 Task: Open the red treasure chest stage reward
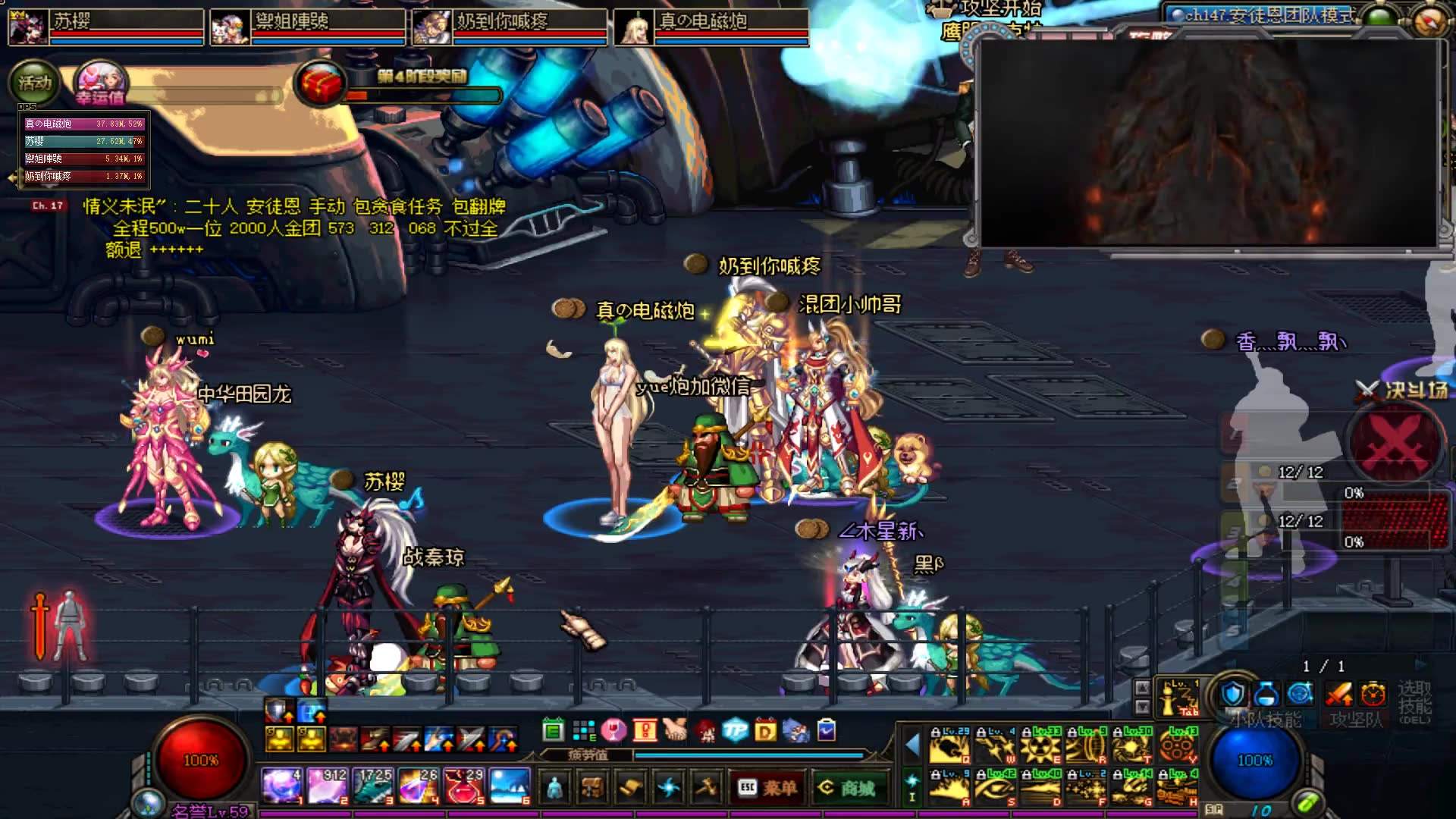point(320,83)
